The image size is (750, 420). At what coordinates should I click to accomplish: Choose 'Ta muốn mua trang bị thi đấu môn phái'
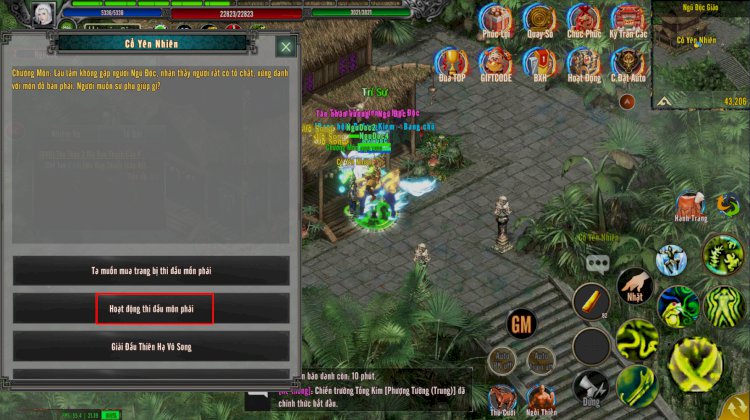coord(151,270)
